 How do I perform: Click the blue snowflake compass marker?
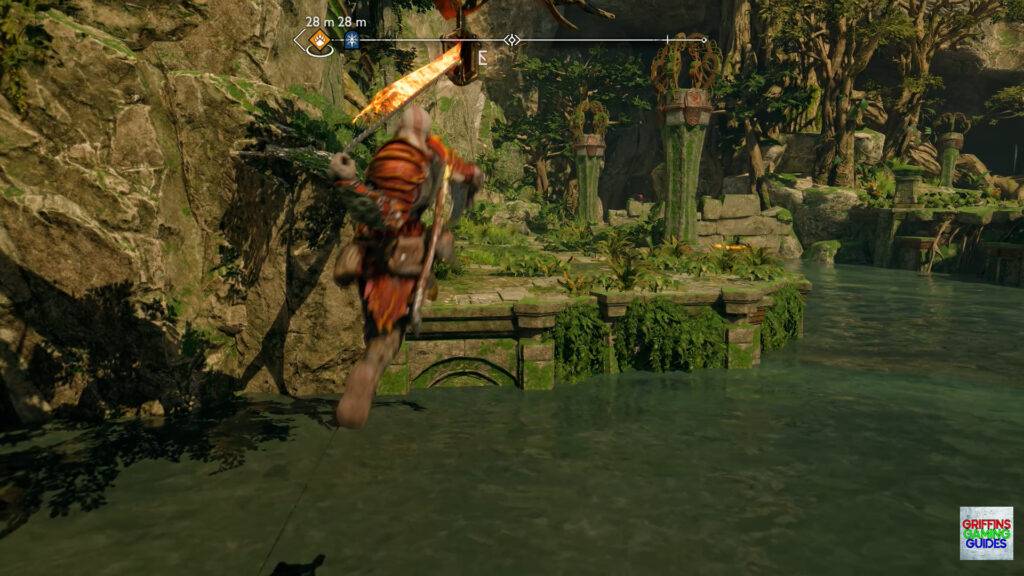[352, 41]
